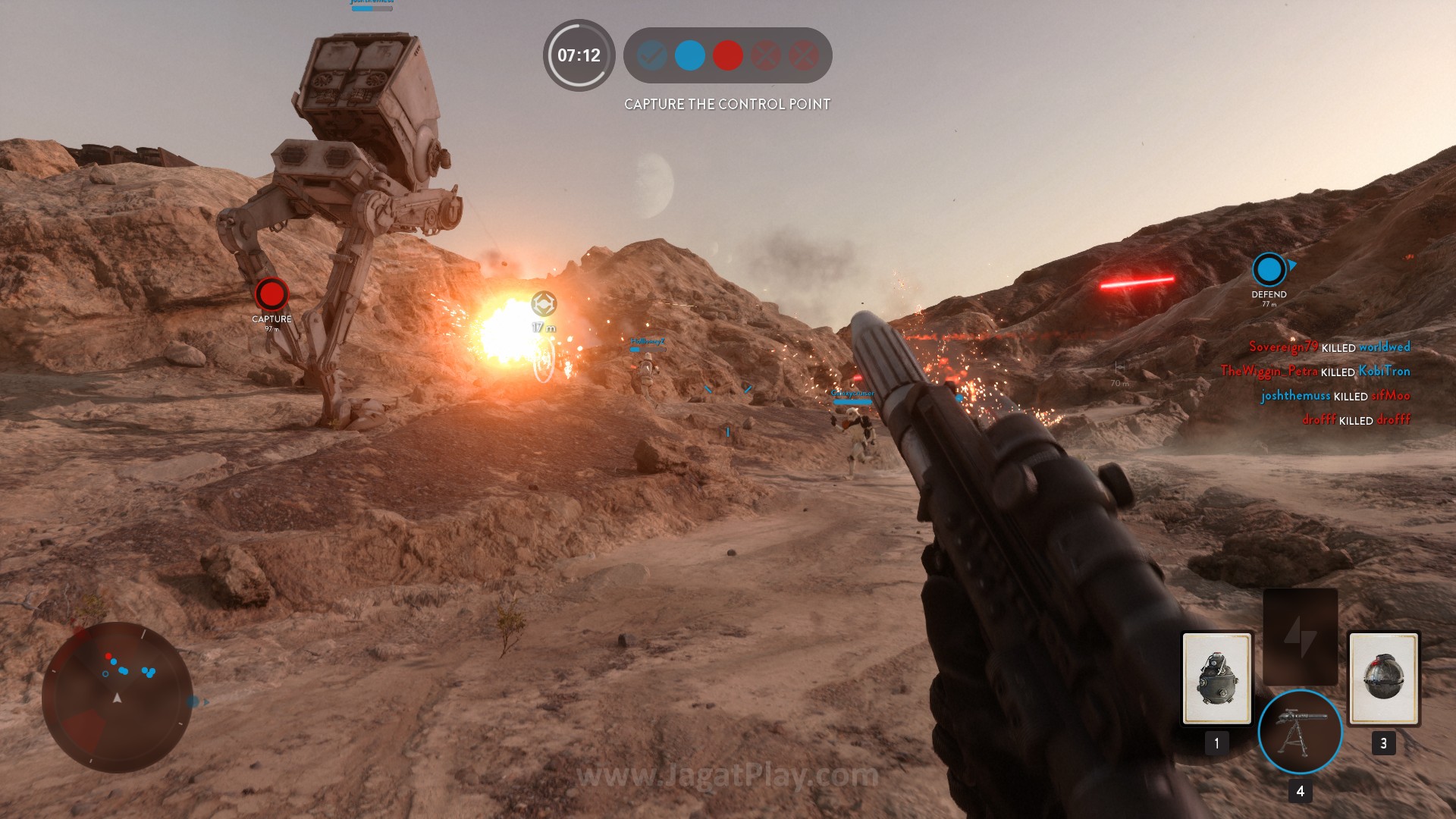Viewport: 1456px width, 819px height.
Task: Click the checked blue control point indicator
Action: point(651,55)
